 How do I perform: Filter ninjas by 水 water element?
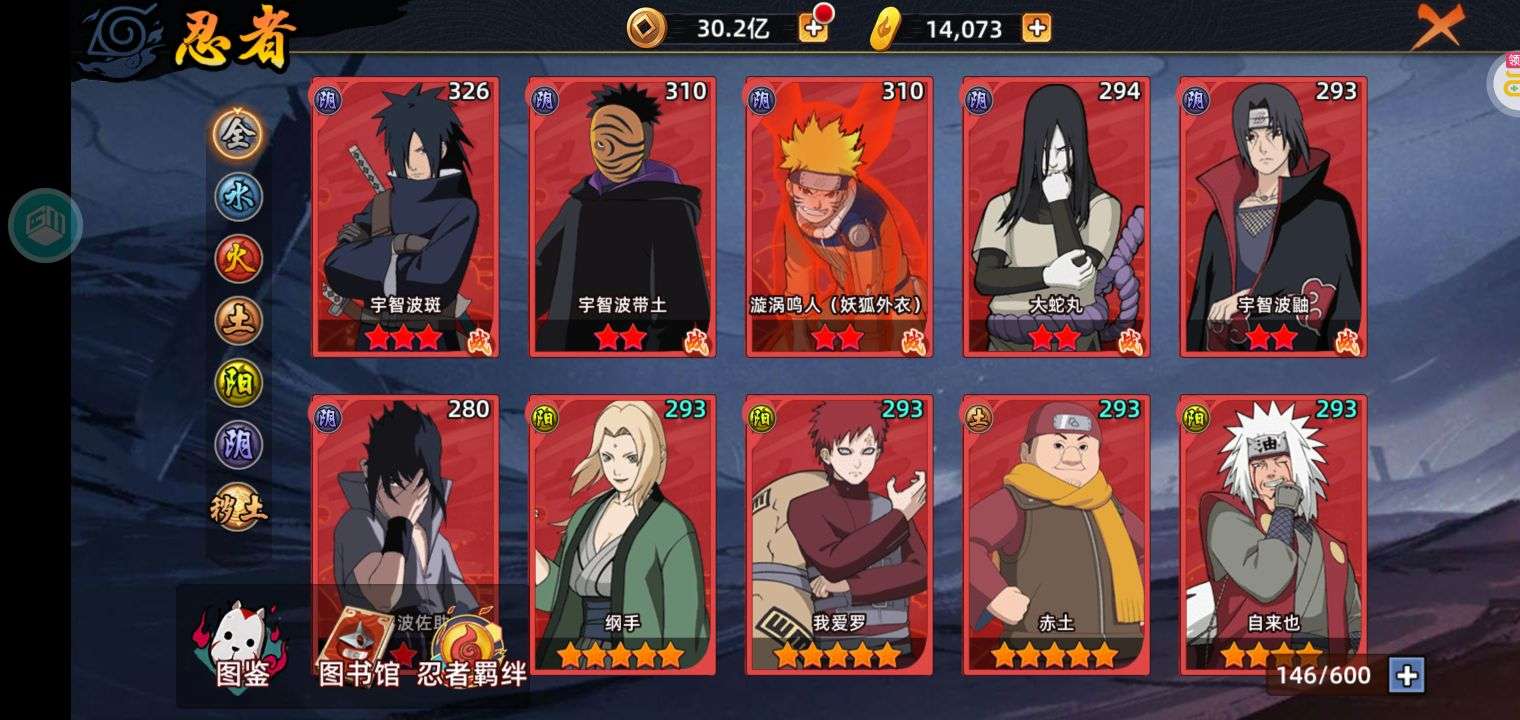click(238, 197)
